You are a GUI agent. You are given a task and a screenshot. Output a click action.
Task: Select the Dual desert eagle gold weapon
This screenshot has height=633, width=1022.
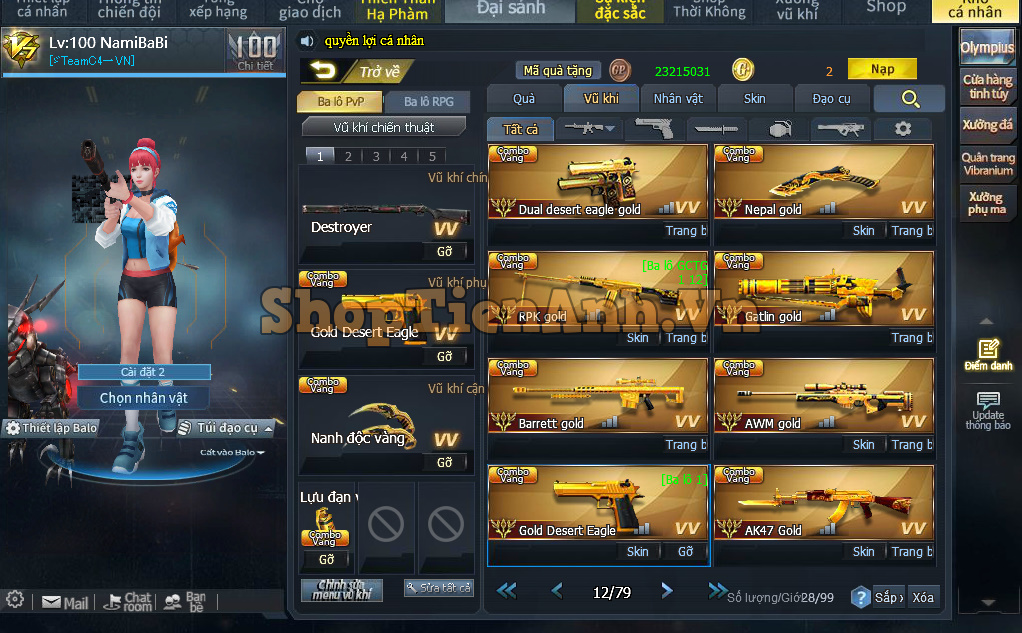[x=598, y=181]
